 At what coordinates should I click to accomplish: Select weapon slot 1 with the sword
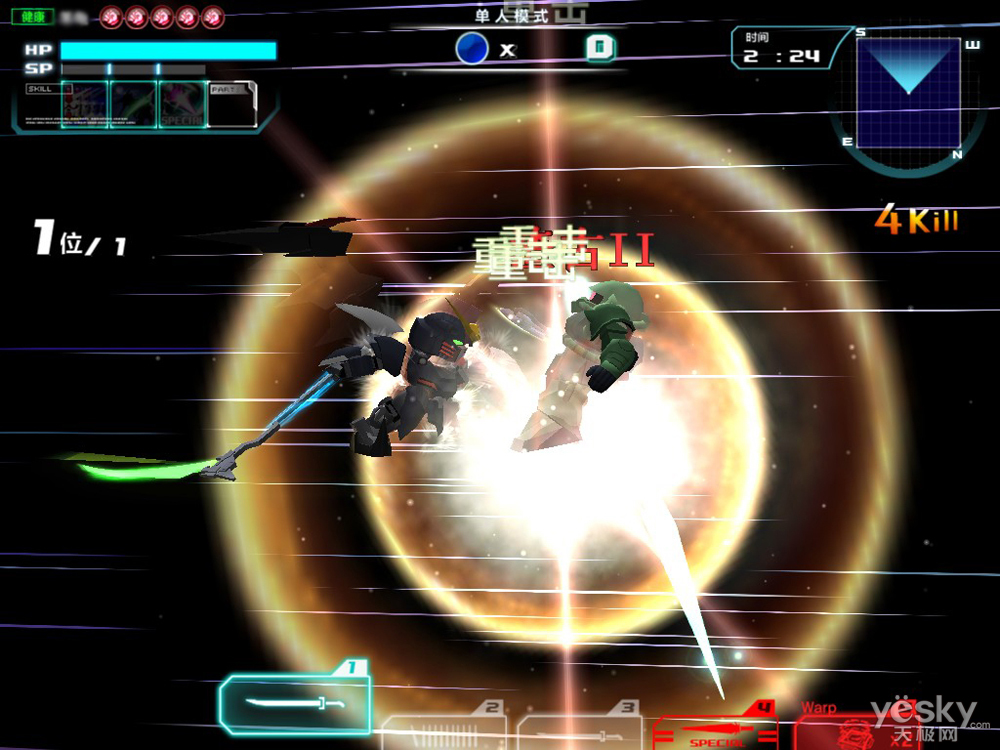coord(295,703)
